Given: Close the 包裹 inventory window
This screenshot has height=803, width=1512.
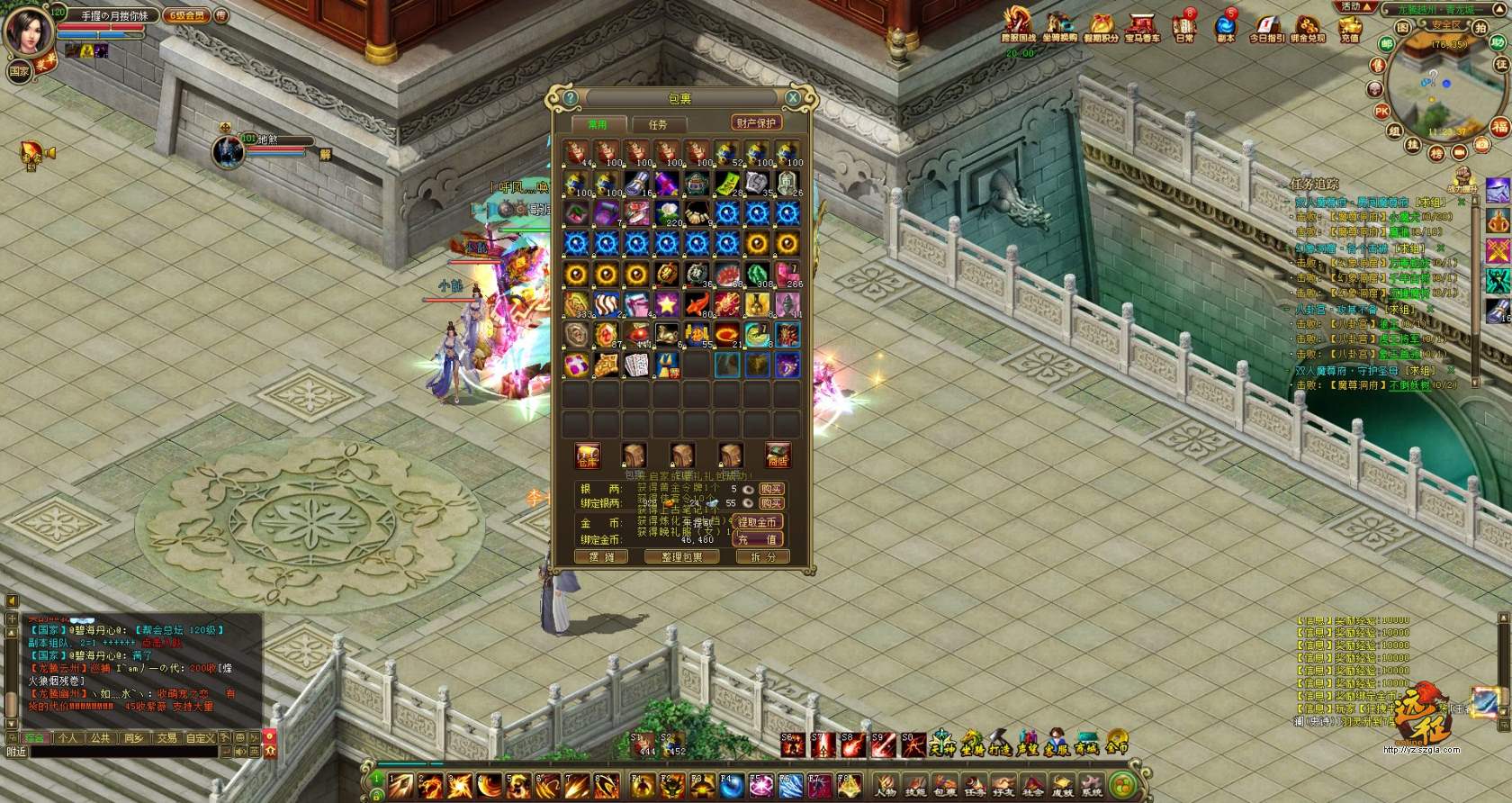Looking at the screenshot, I should click(792, 97).
